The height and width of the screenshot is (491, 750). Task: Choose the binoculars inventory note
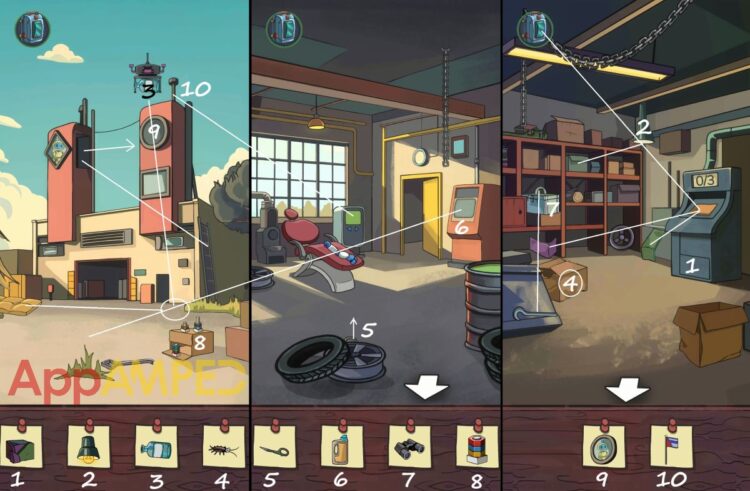pos(408,444)
